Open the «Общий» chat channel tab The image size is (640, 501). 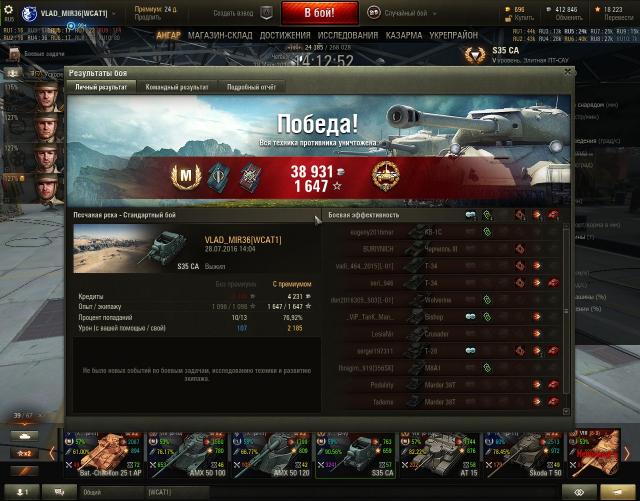93,493
